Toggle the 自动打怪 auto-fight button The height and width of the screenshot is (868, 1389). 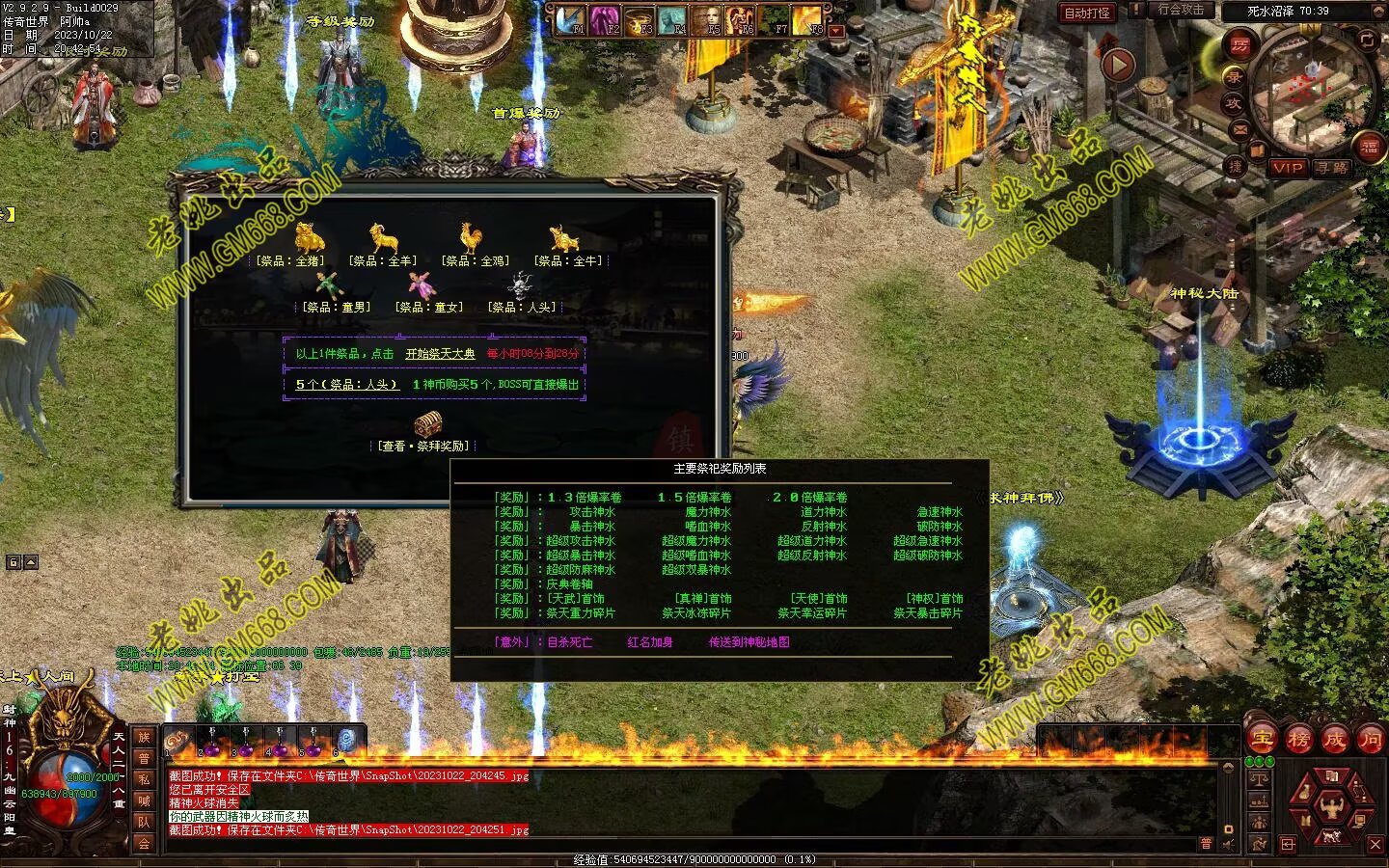[1086, 13]
